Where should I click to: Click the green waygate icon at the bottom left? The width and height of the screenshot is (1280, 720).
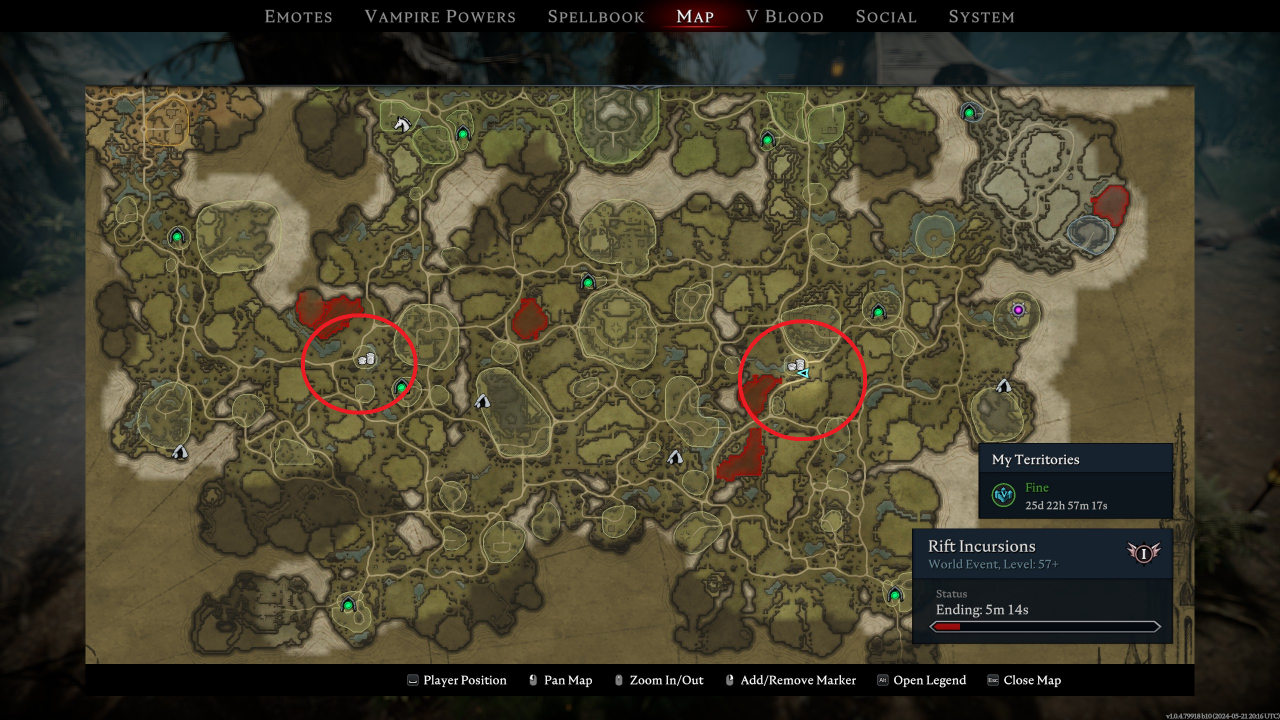point(347,603)
